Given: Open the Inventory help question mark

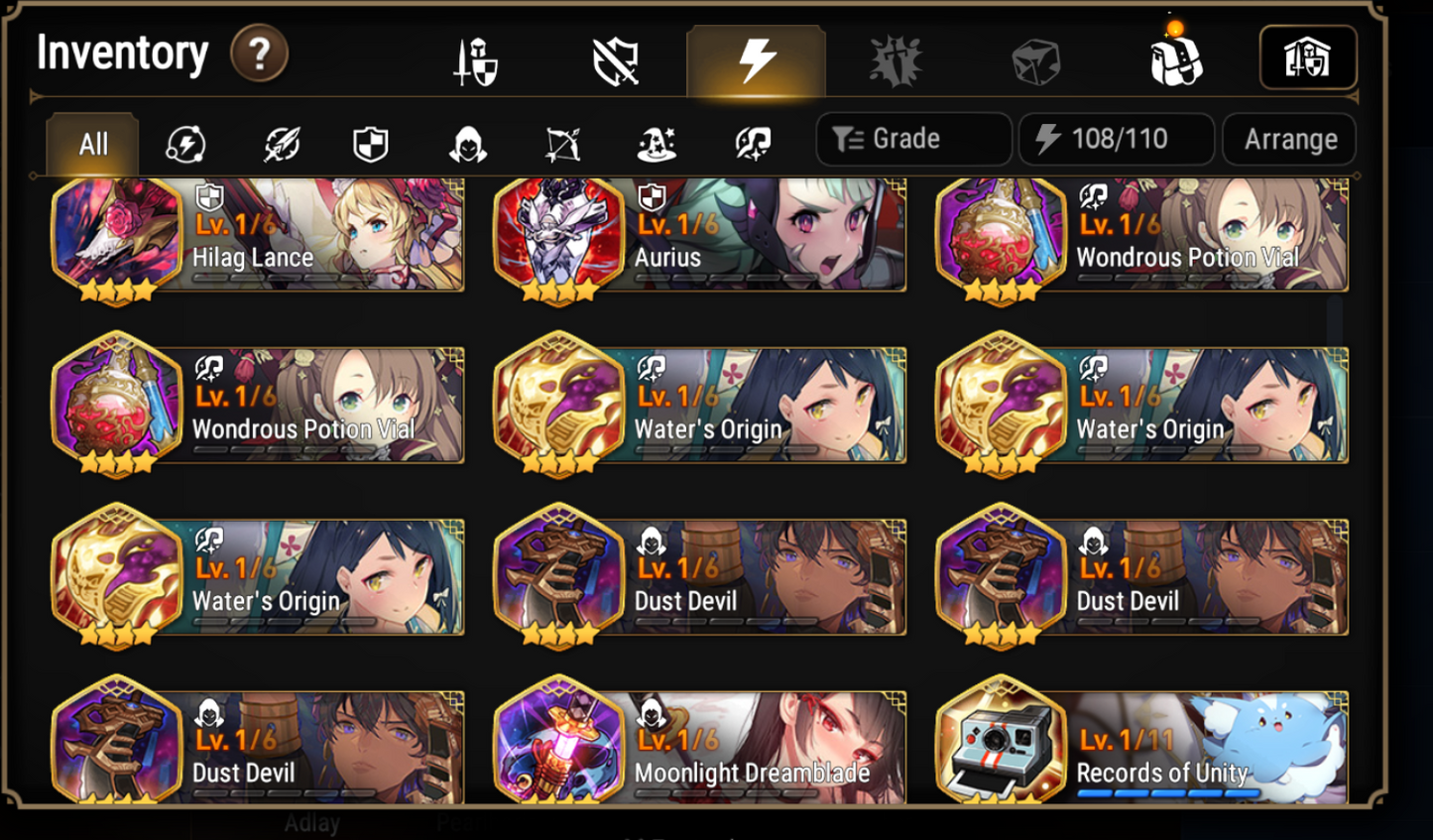Looking at the screenshot, I should [x=259, y=55].
